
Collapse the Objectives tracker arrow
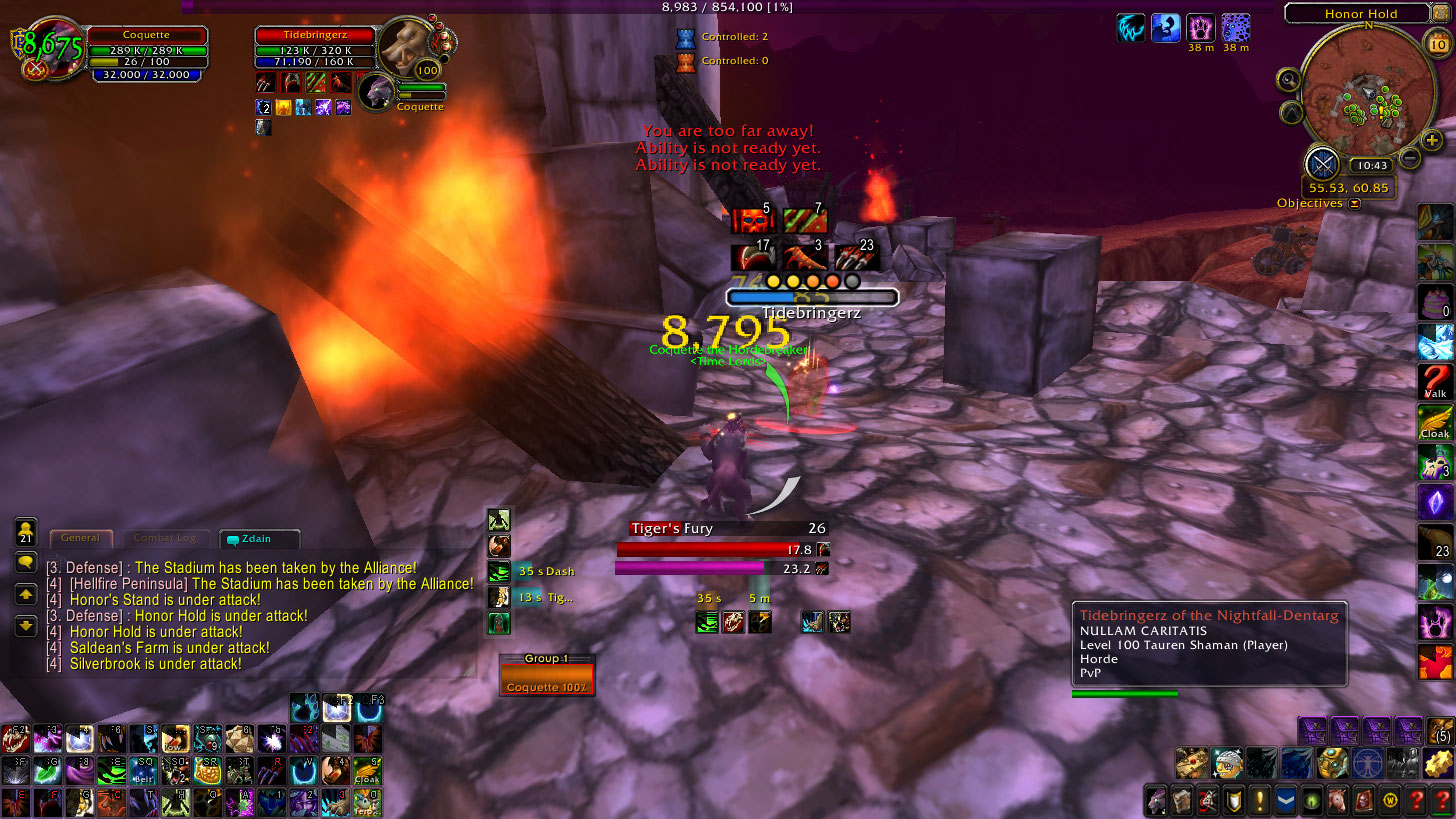coord(1354,203)
